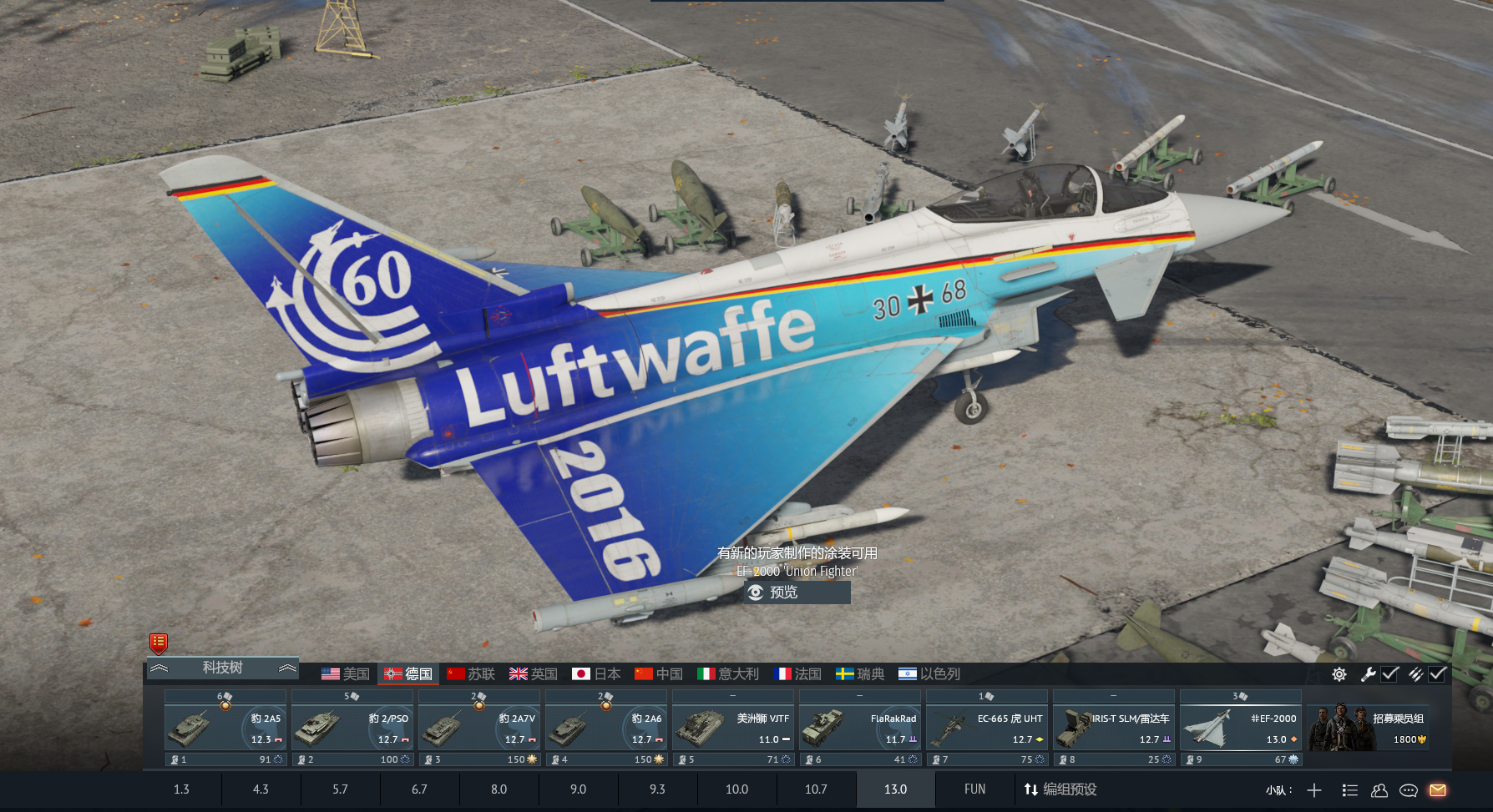Switch to the 美国 nation tab
Viewport: 1493px width, 812px height.
coord(346,673)
